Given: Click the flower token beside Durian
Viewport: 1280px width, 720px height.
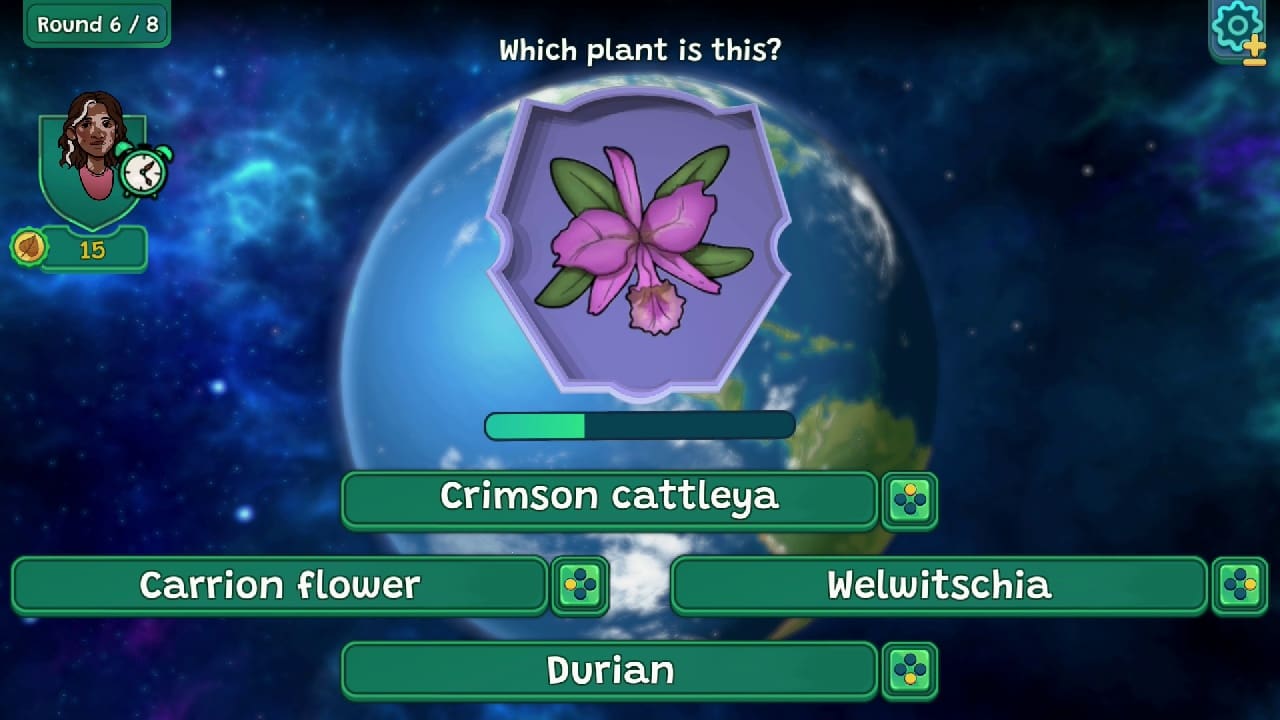Looking at the screenshot, I should pyautogui.click(x=911, y=671).
